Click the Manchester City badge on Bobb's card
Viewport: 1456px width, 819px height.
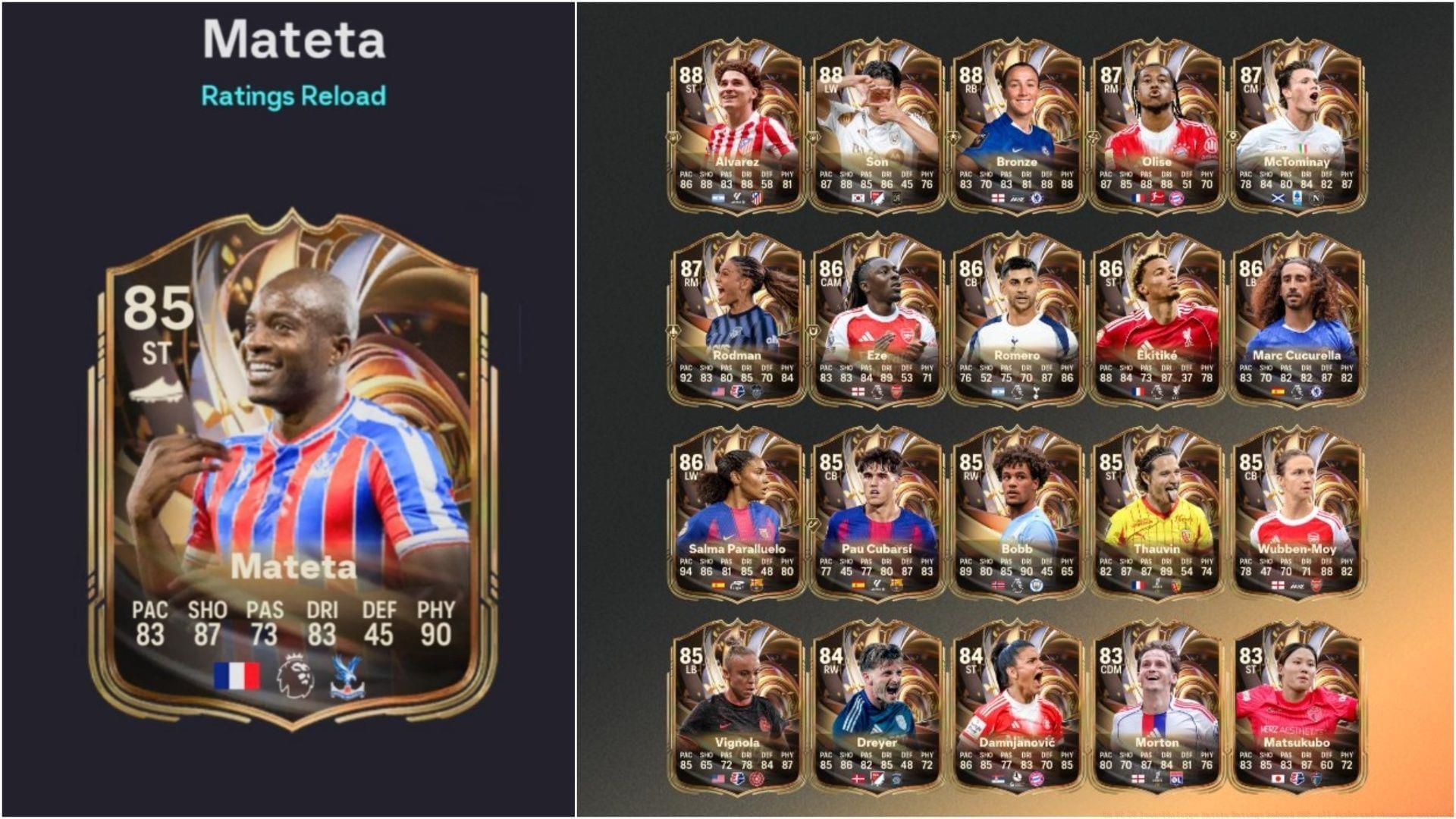1036,585
